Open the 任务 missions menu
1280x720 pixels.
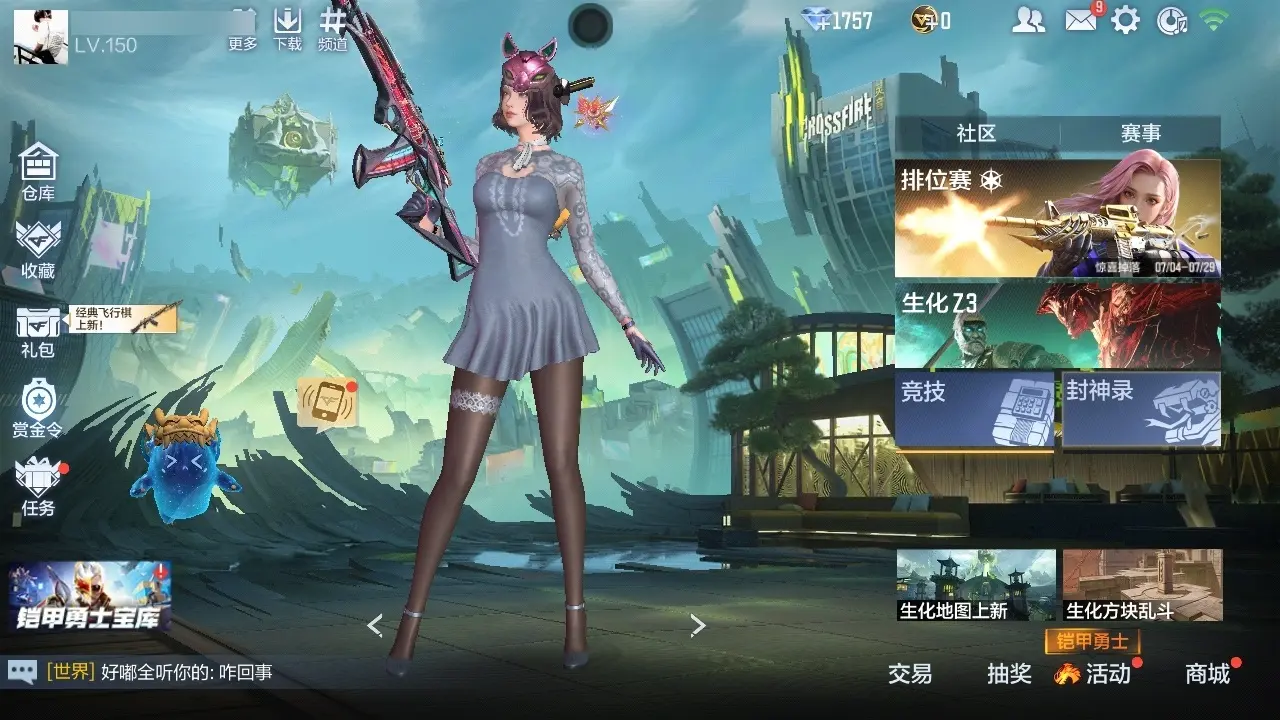click(38, 487)
